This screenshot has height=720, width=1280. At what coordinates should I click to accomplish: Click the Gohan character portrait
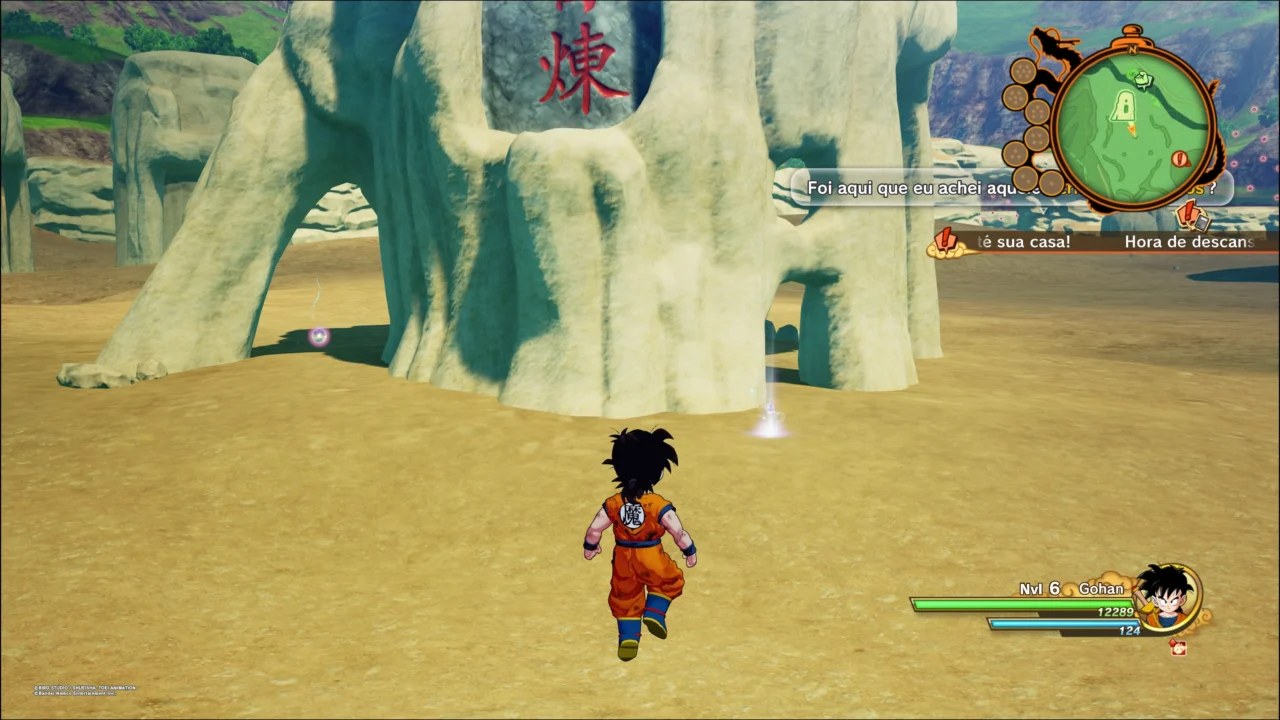tap(1169, 597)
